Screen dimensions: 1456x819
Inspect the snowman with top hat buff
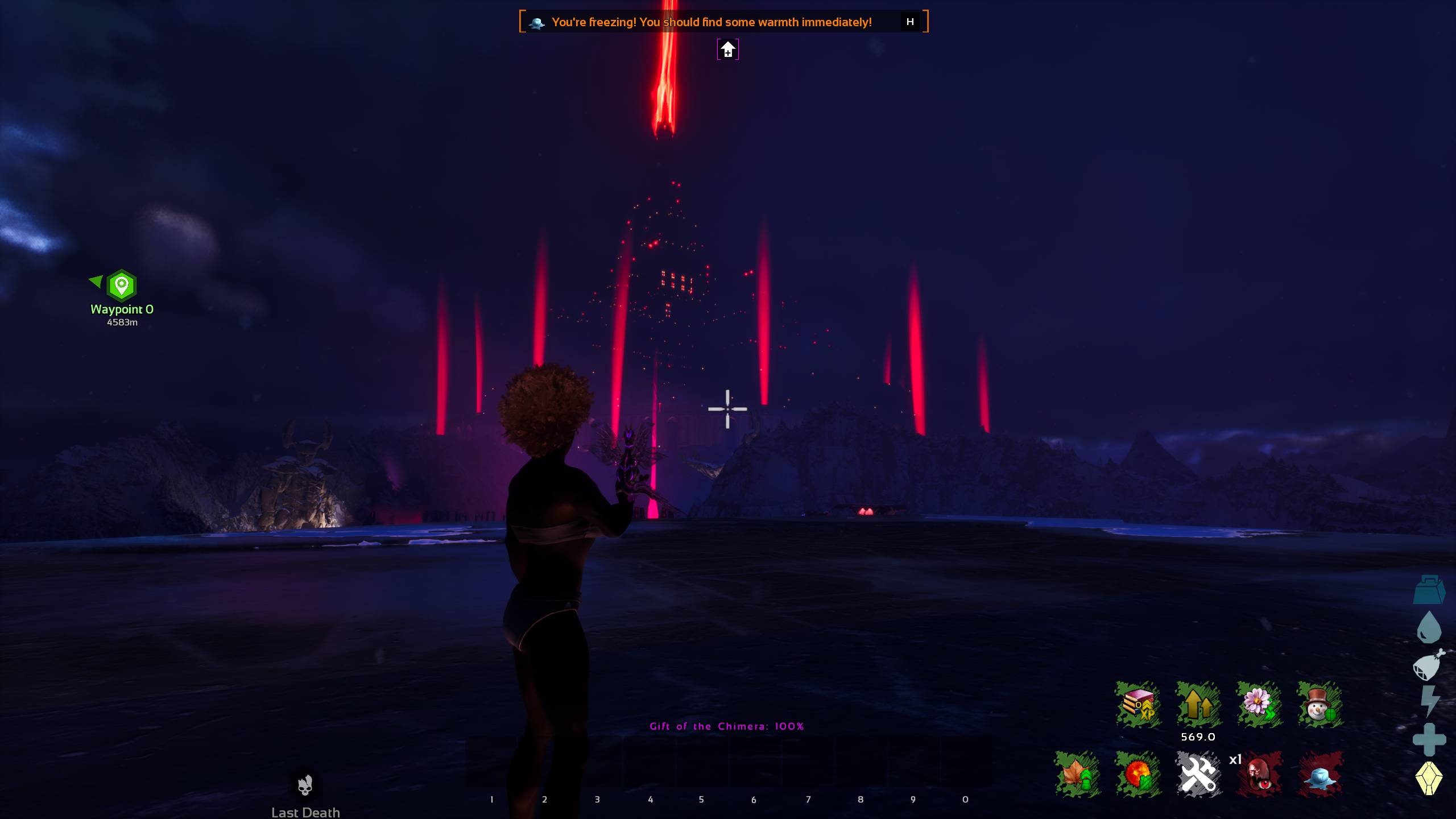pyautogui.click(x=1320, y=705)
